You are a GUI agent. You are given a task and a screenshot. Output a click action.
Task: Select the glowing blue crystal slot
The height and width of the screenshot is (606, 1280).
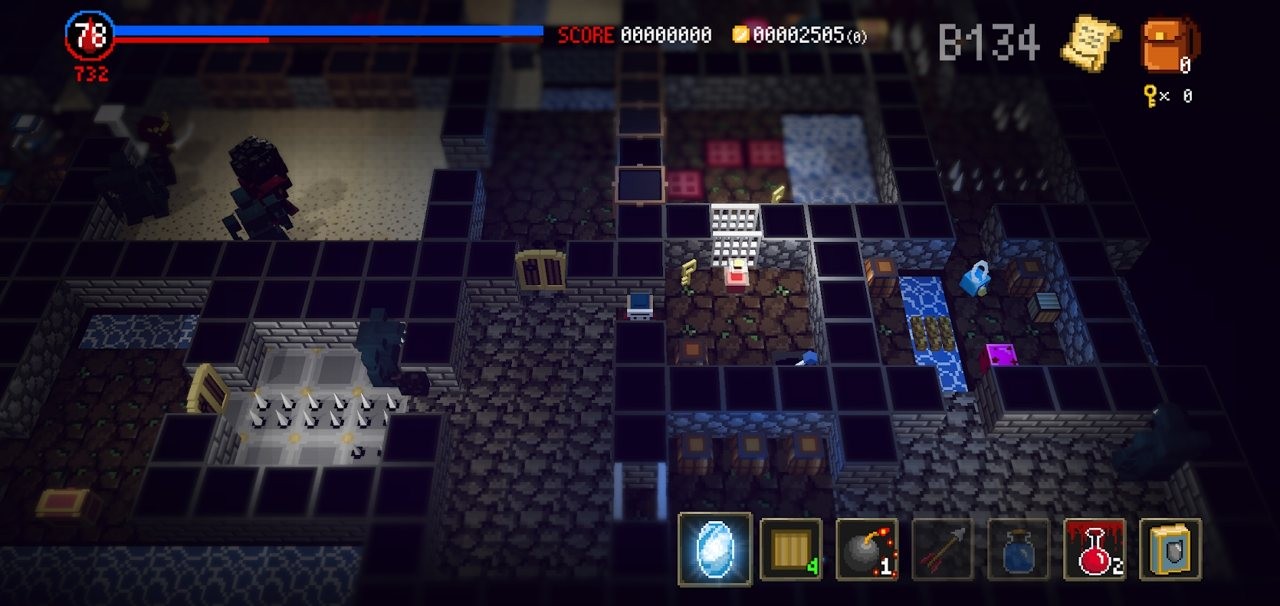(714, 548)
